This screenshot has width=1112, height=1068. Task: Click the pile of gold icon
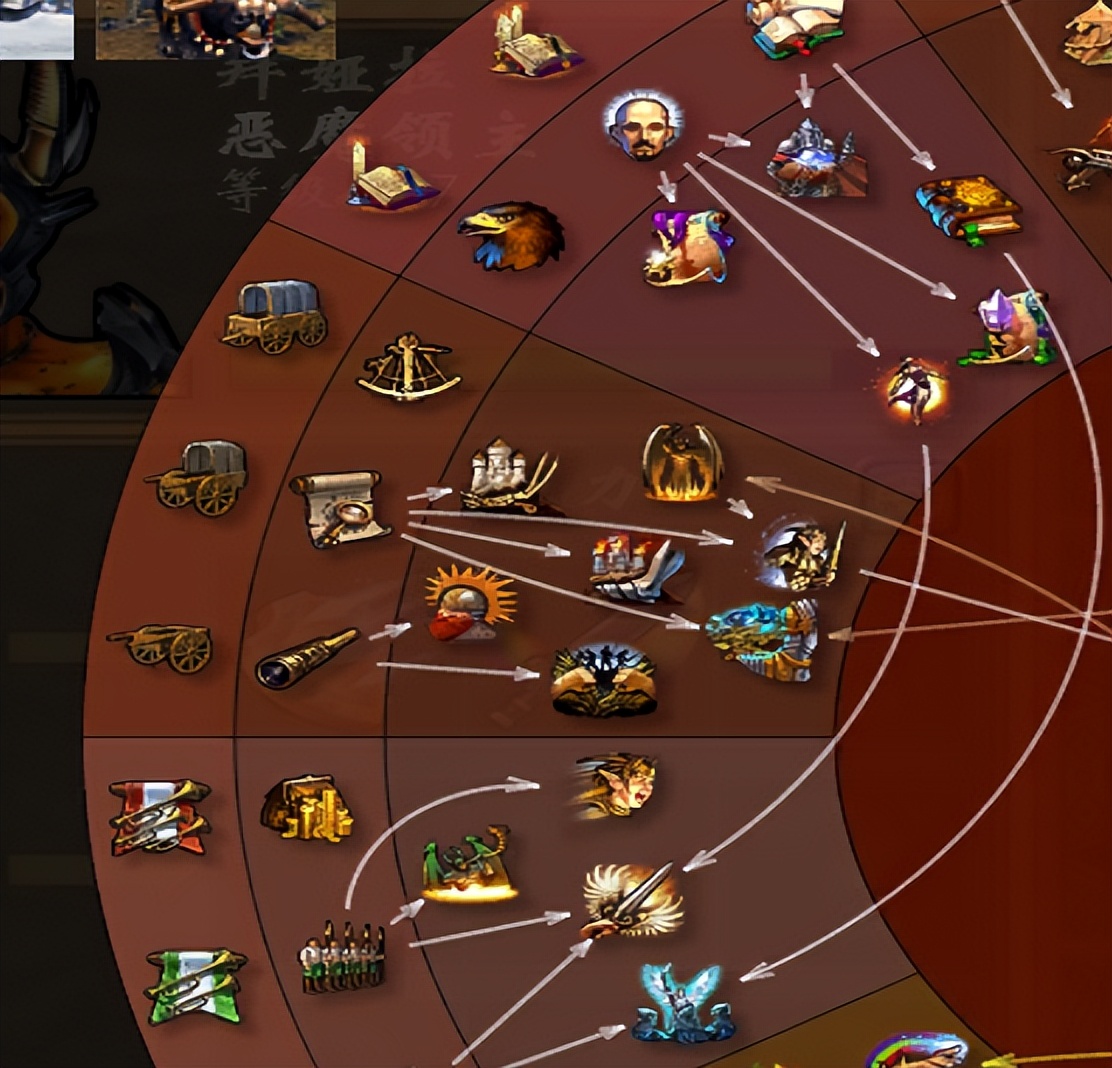[306, 808]
